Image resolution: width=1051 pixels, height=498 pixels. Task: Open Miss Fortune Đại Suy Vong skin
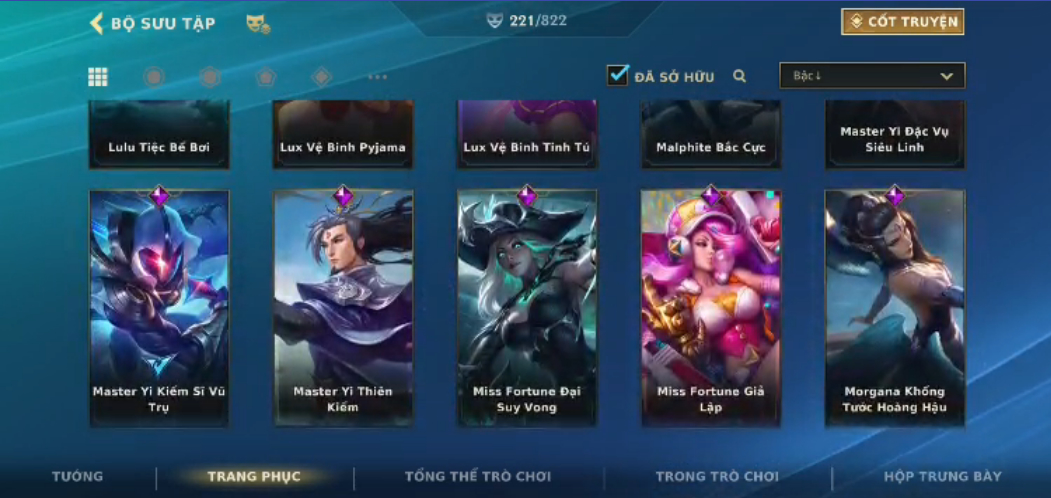pyautogui.click(x=527, y=308)
